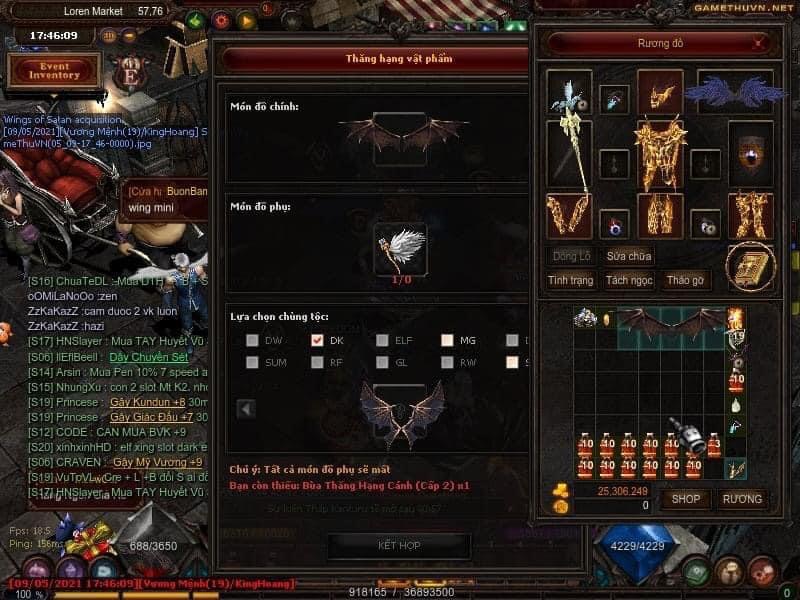Select the Tình trạng button
This screenshot has width=800, height=600.
tap(571, 281)
